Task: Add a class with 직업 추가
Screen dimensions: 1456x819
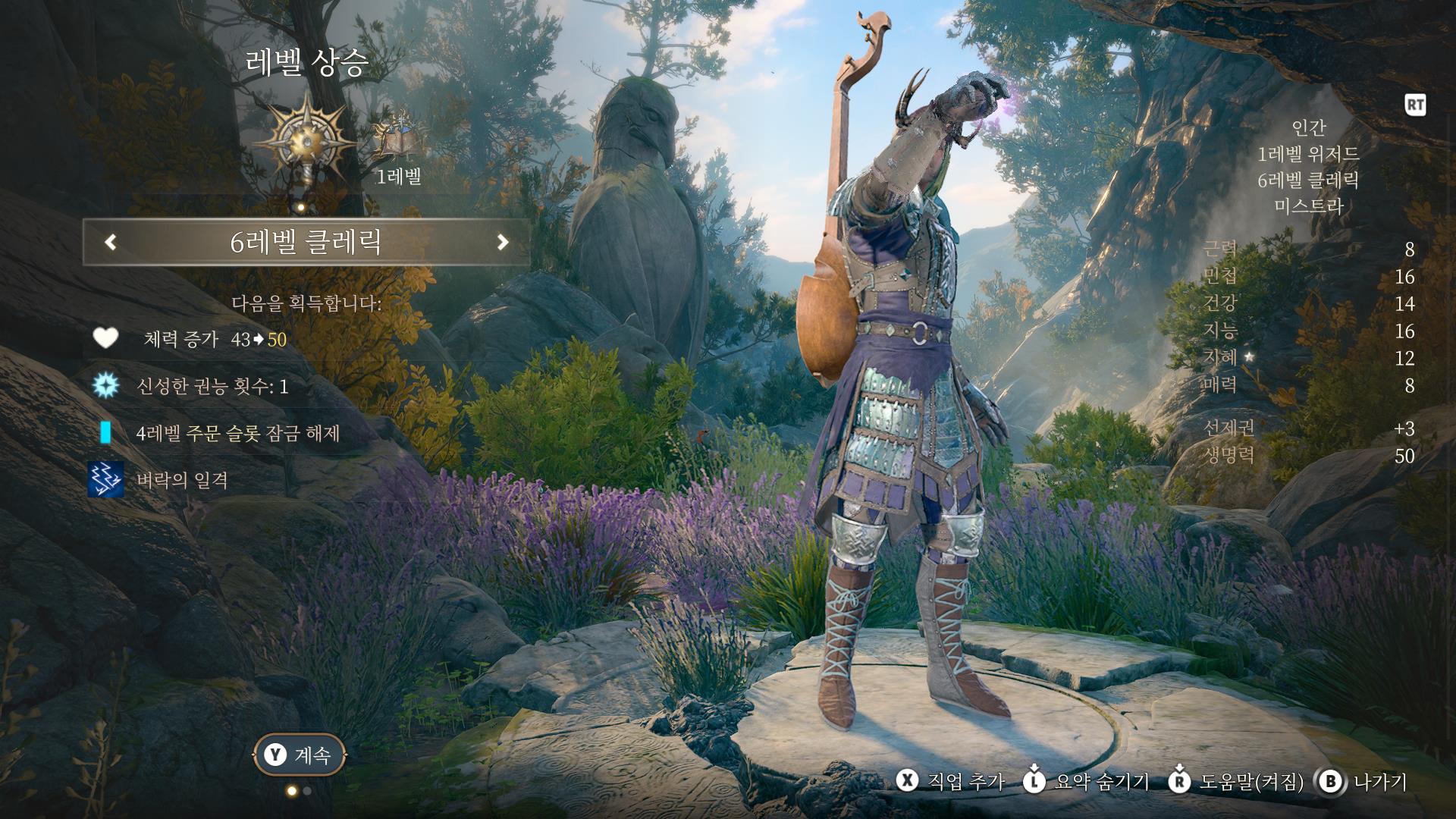Action: click(x=951, y=782)
